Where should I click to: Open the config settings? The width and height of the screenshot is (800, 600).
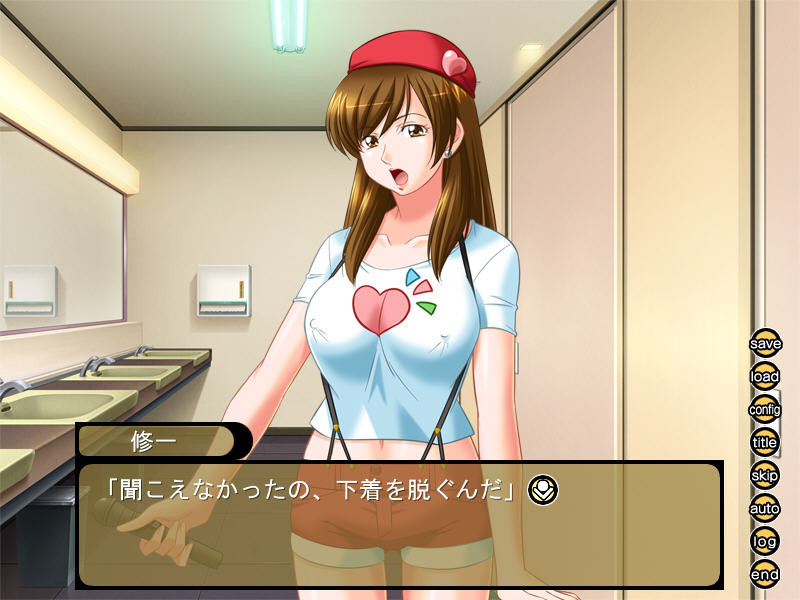point(765,410)
